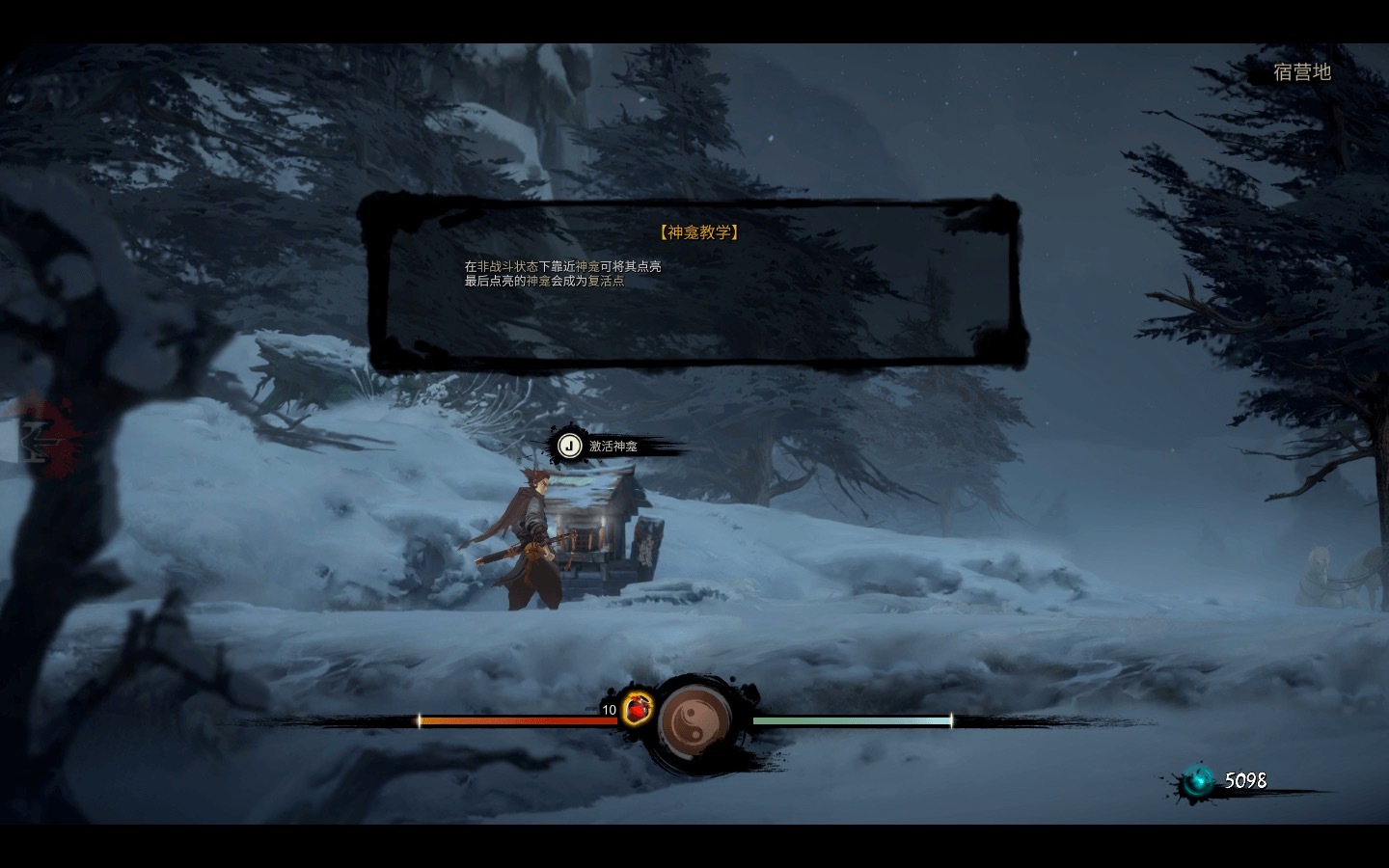Select the red healing gourd icon
The height and width of the screenshot is (868, 1389).
tap(637, 709)
